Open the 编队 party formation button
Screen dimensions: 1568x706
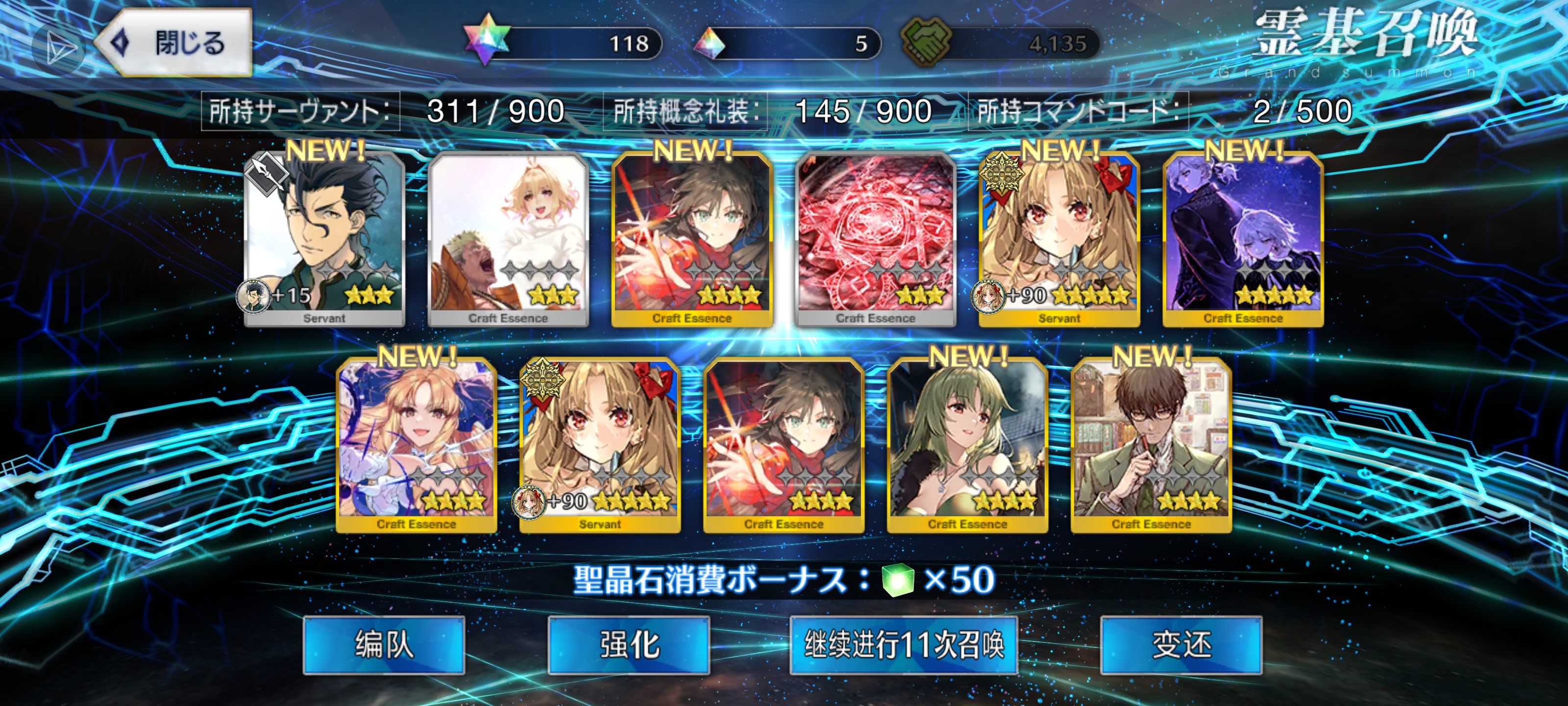[x=384, y=645]
